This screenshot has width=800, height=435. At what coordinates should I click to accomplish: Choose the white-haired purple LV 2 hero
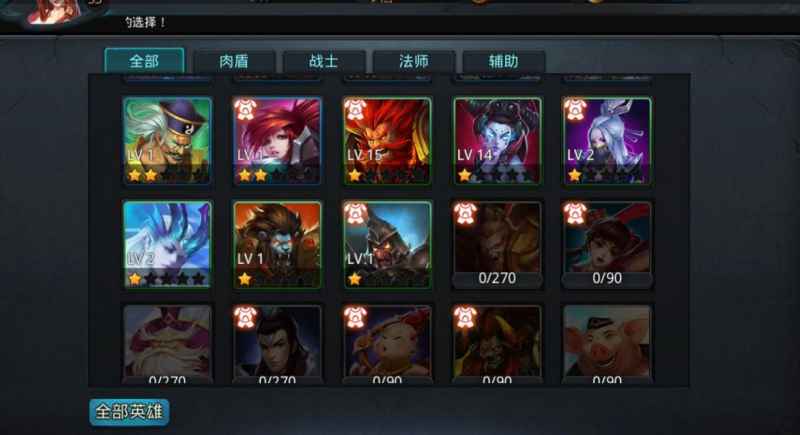[607, 140]
